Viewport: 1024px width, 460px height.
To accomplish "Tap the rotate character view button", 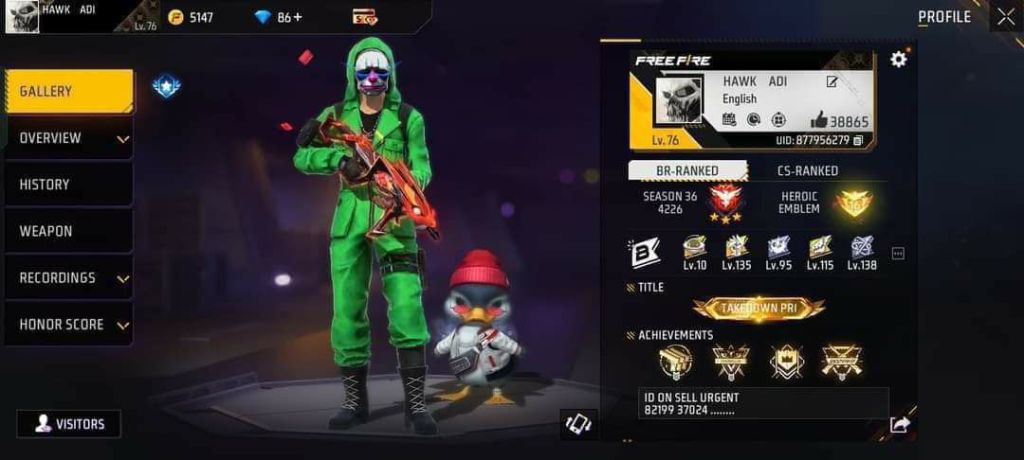I will click(578, 424).
